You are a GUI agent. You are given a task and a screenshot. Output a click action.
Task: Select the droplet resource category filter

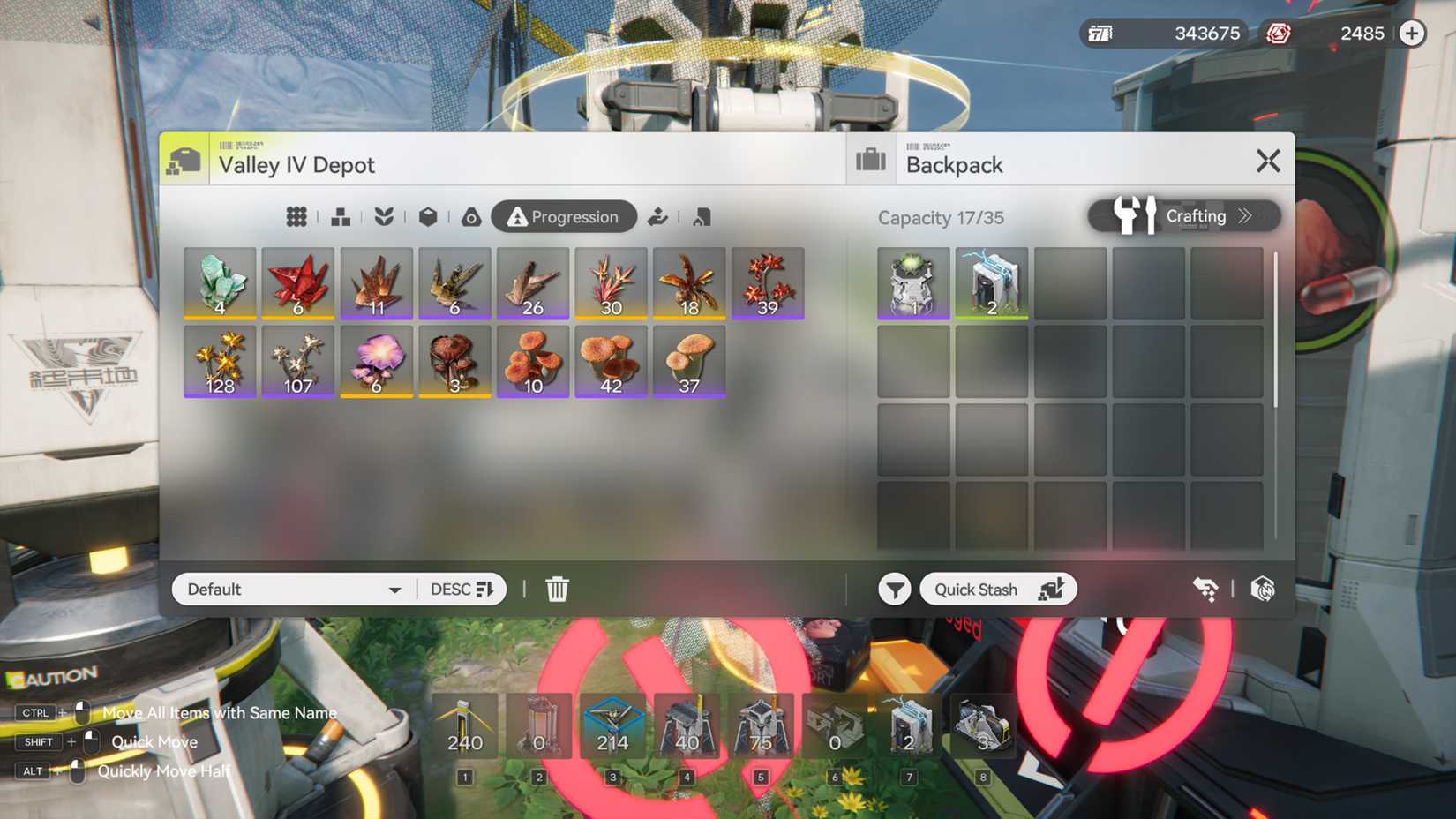(x=471, y=216)
